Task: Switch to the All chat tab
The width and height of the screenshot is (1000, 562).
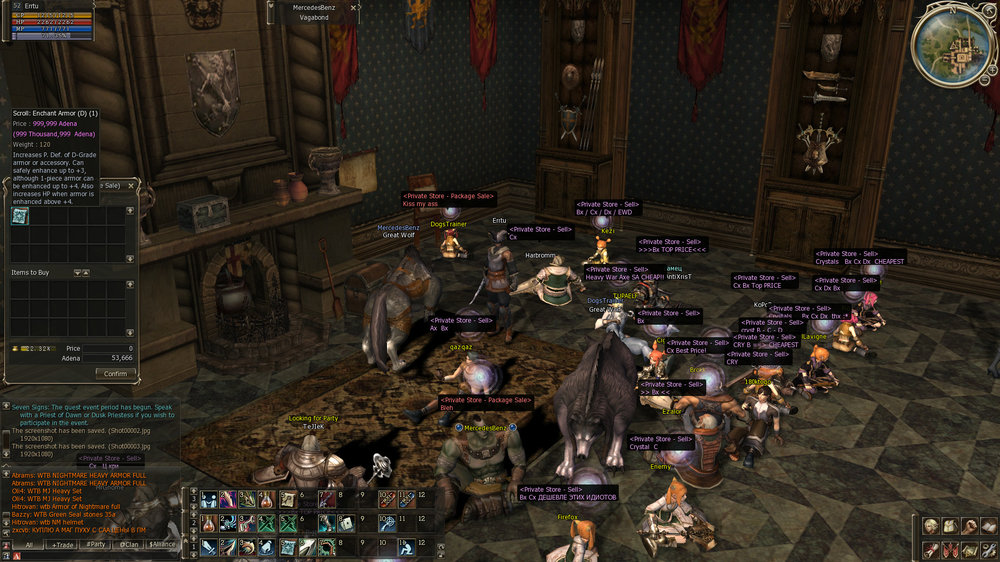Action: point(28,545)
